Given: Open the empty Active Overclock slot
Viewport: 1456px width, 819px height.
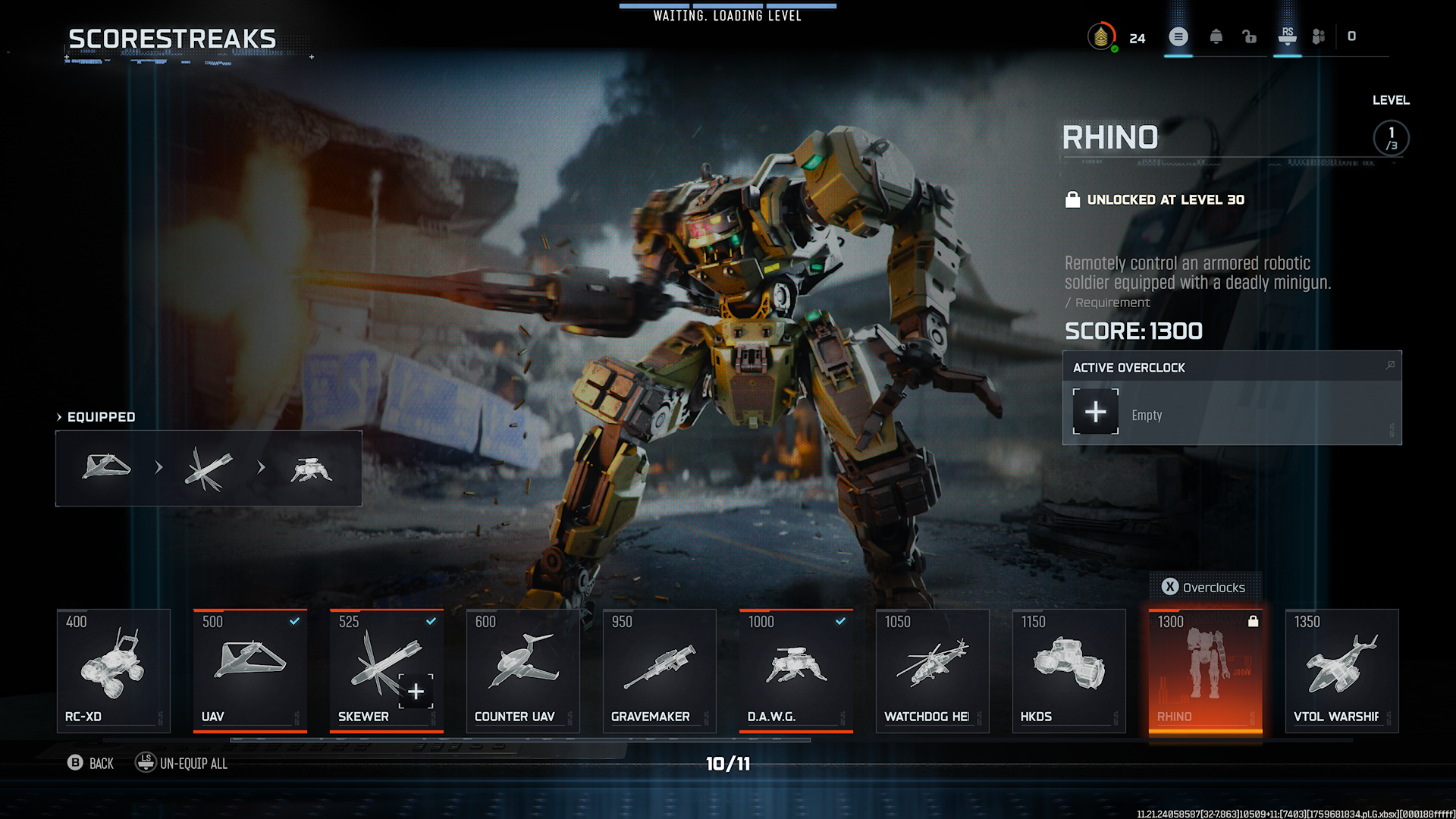Looking at the screenshot, I should pyautogui.click(x=1096, y=412).
